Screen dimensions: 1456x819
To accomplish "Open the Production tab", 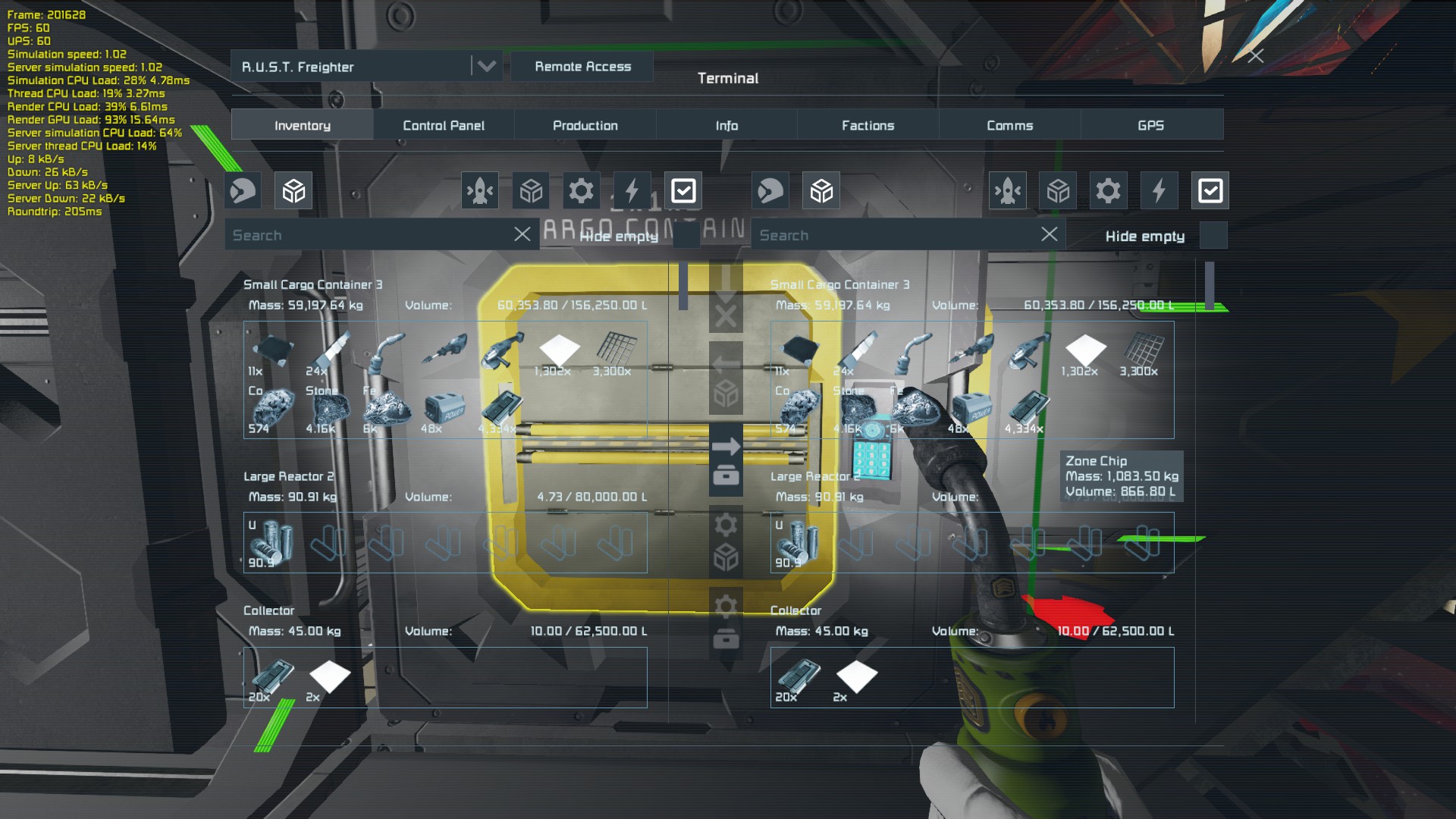I will [585, 125].
